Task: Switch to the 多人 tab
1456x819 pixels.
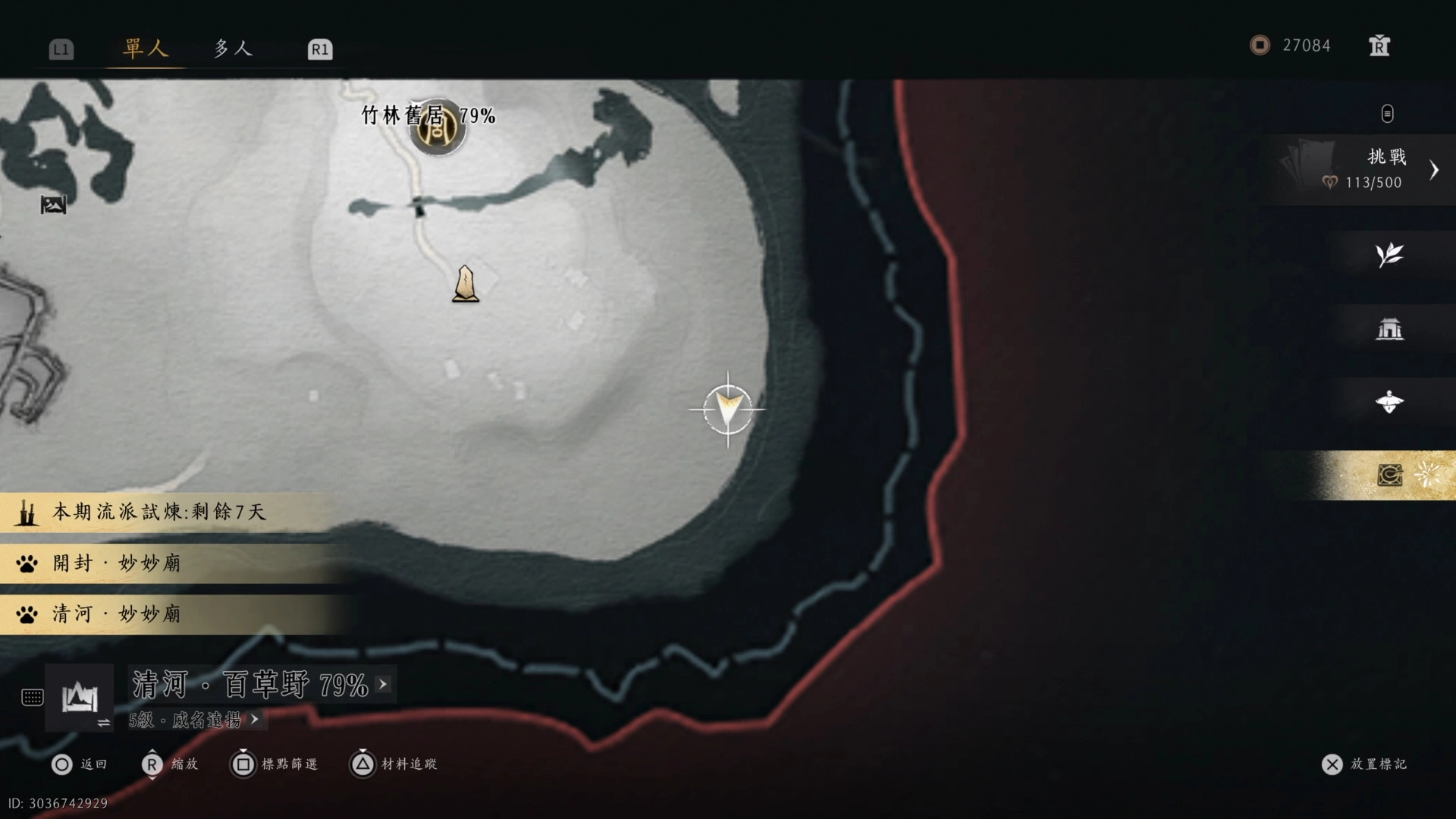Action: click(x=232, y=49)
